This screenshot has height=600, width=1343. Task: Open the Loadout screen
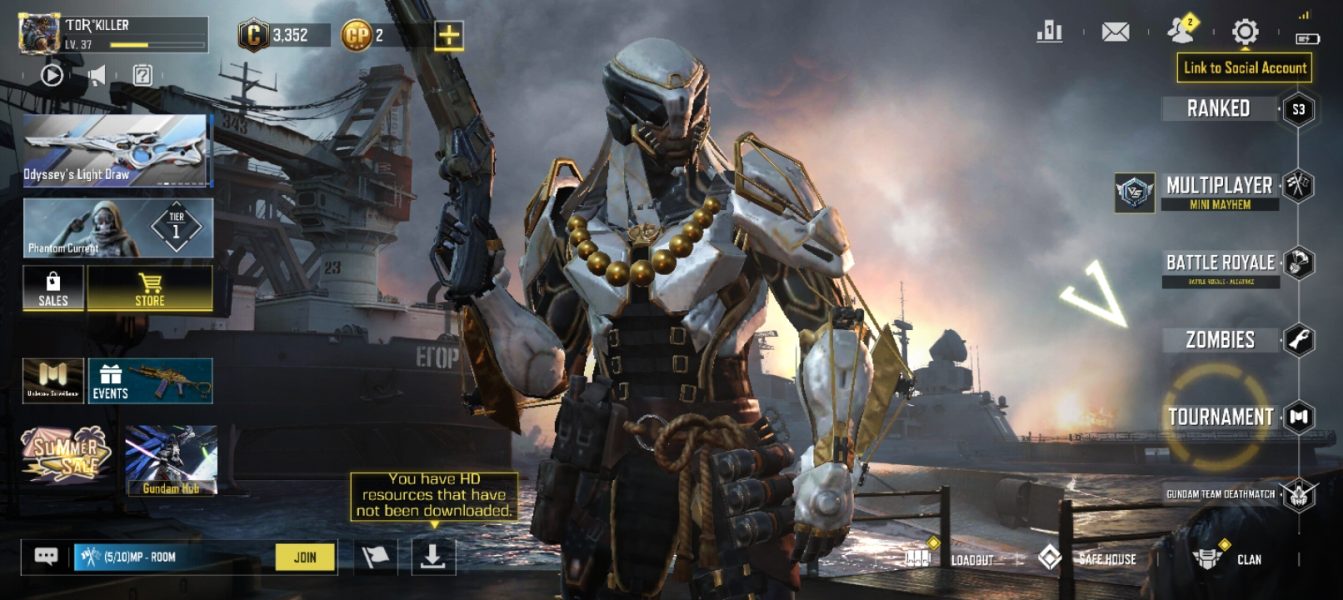coord(949,558)
